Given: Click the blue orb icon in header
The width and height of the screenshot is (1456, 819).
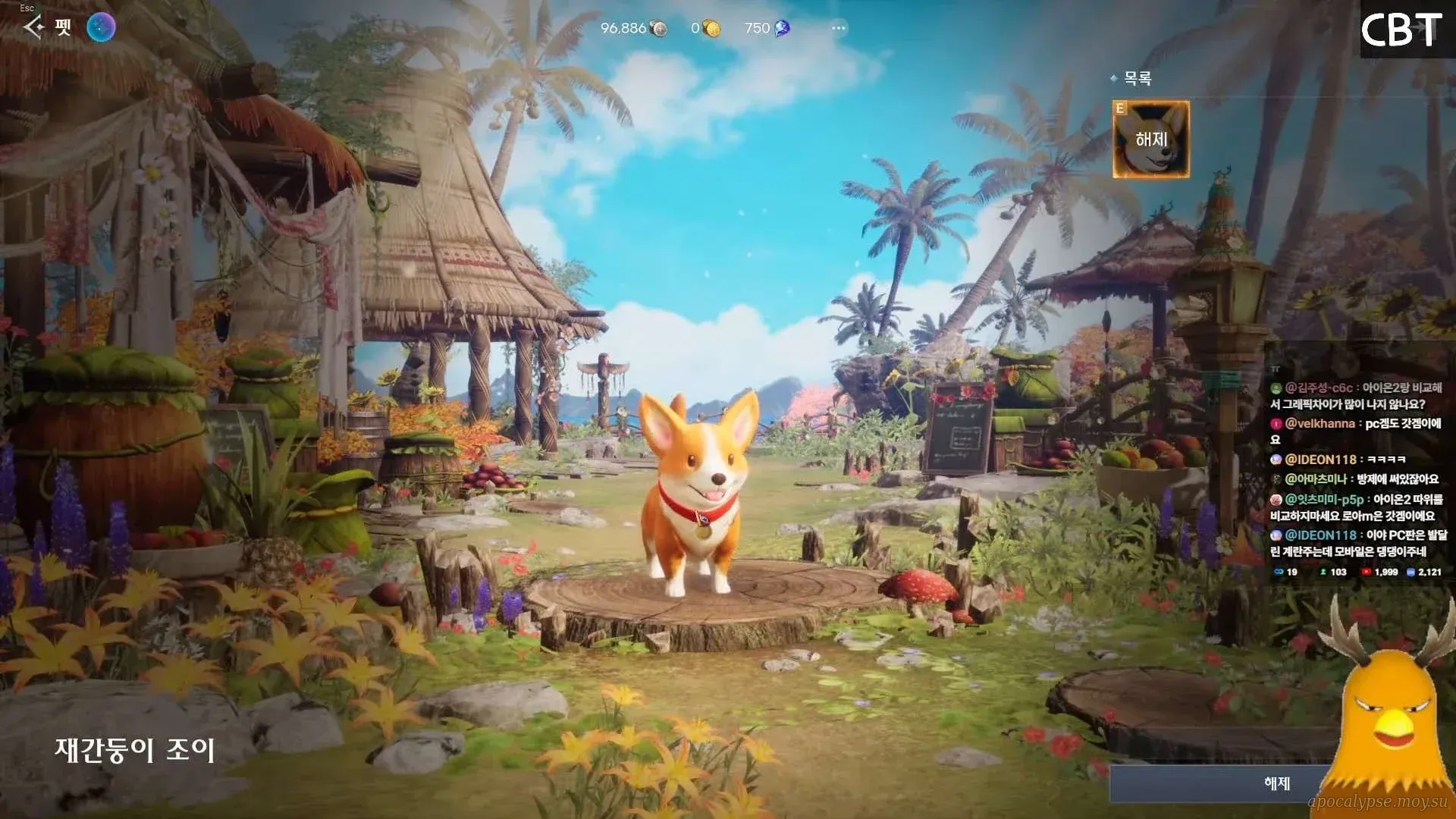Looking at the screenshot, I should (x=101, y=28).
